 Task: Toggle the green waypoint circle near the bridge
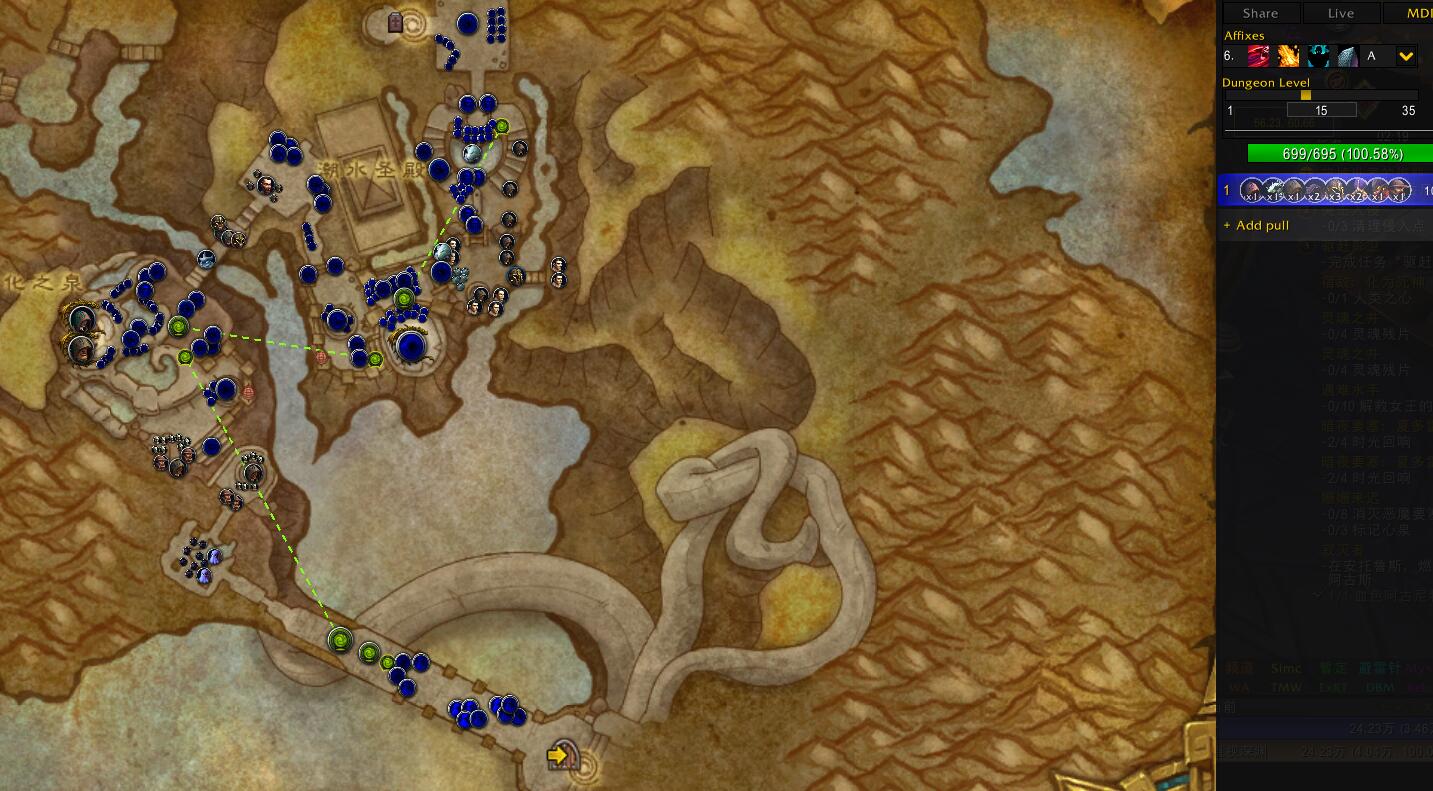point(340,638)
